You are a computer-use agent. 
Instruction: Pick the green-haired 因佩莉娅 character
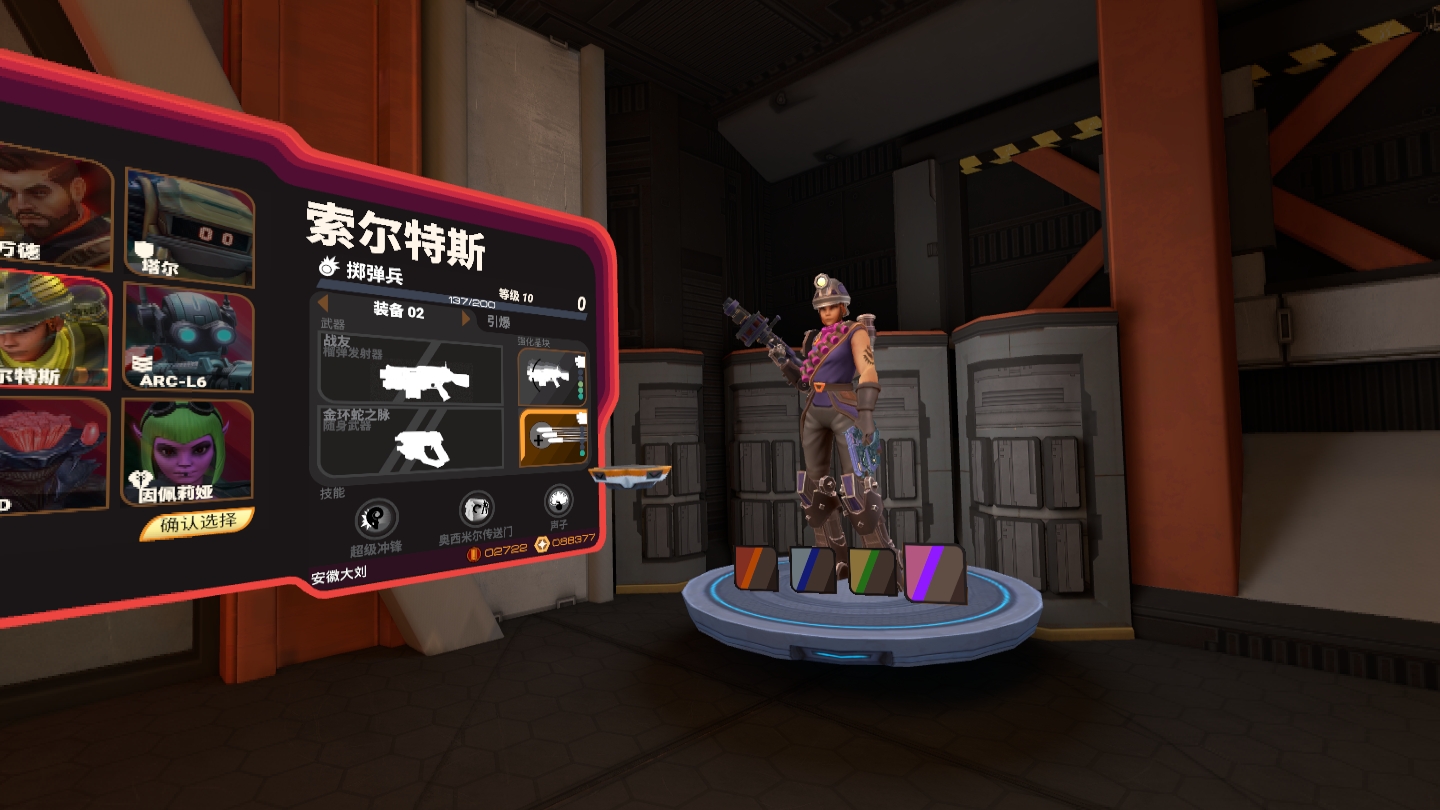click(x=187, y=451)
